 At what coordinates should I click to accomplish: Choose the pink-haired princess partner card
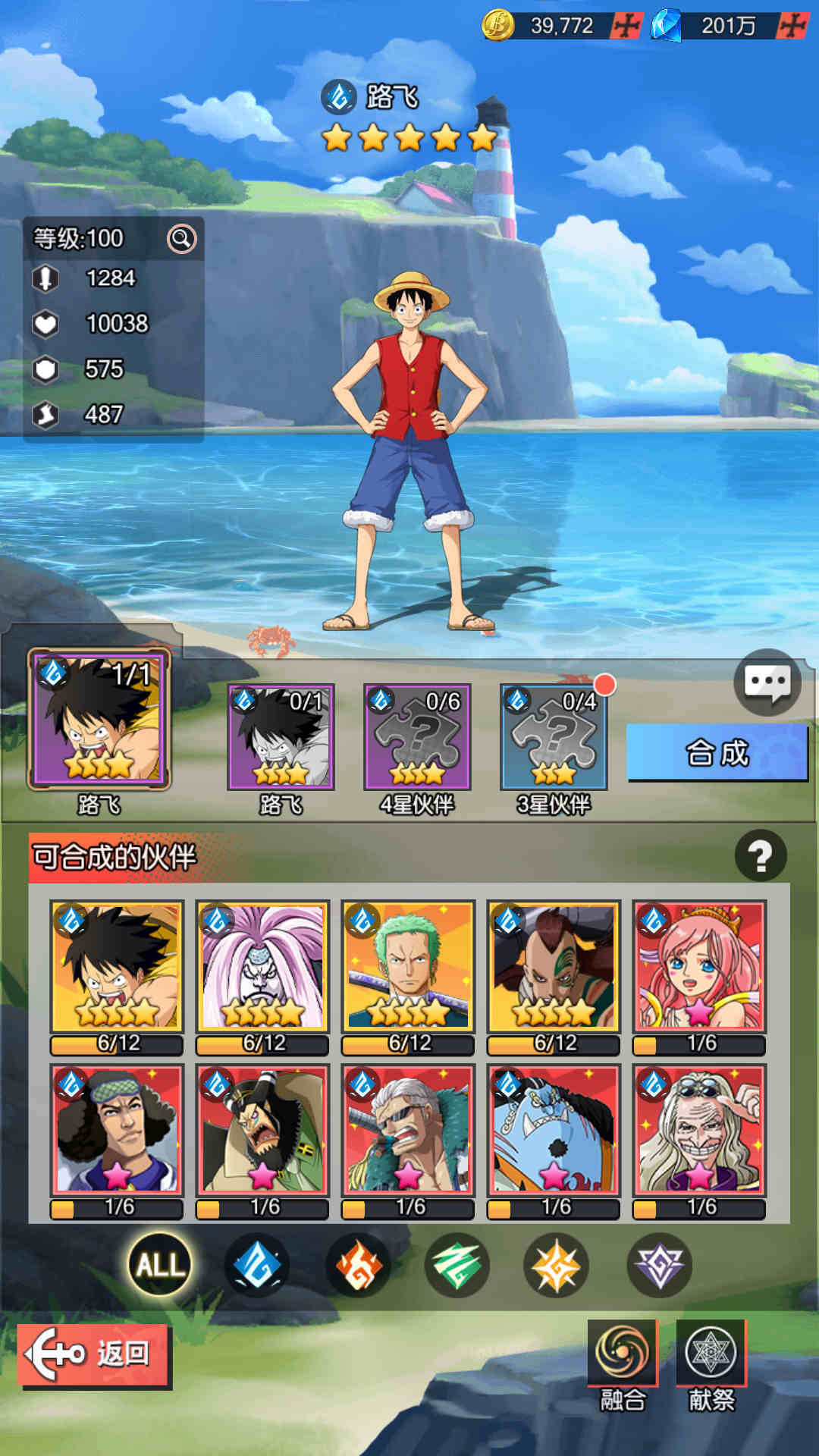(x=699, y=966)
